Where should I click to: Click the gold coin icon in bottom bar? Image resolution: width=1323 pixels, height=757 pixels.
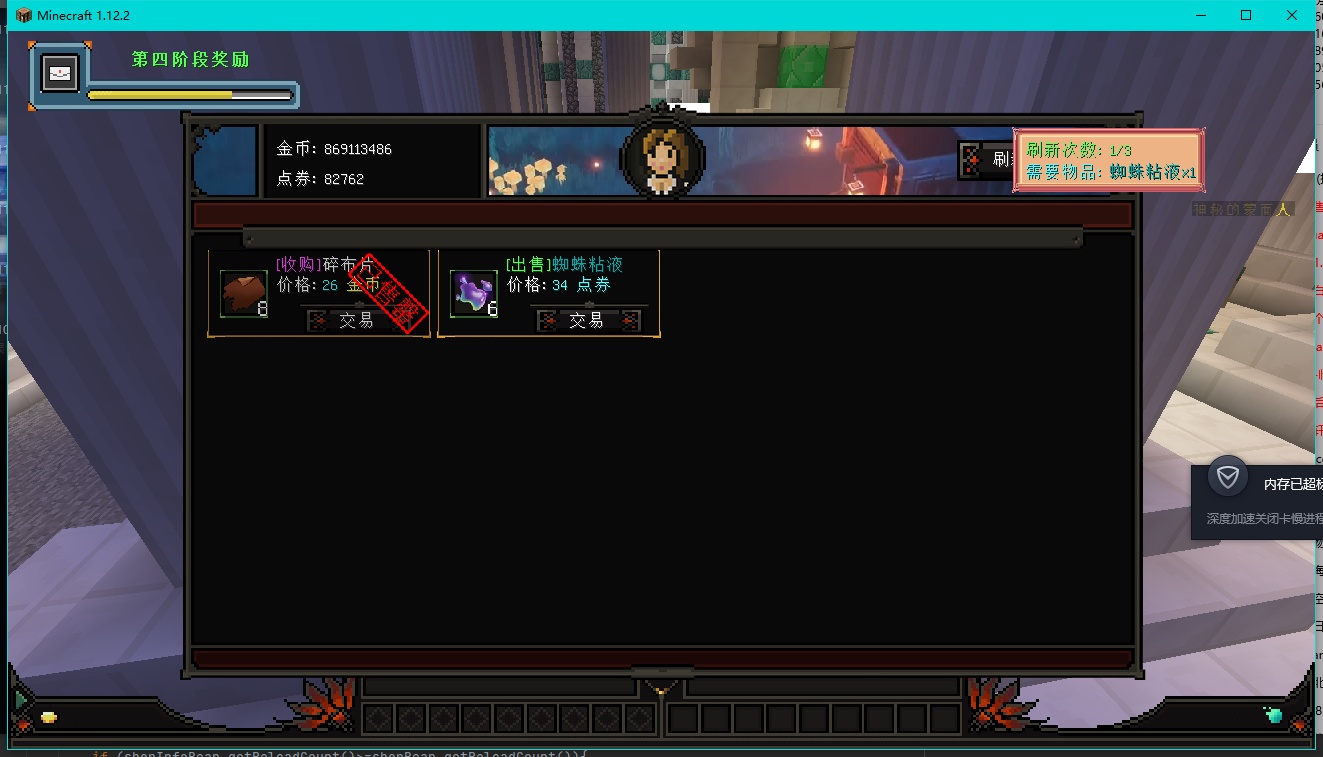pos(48,717)
